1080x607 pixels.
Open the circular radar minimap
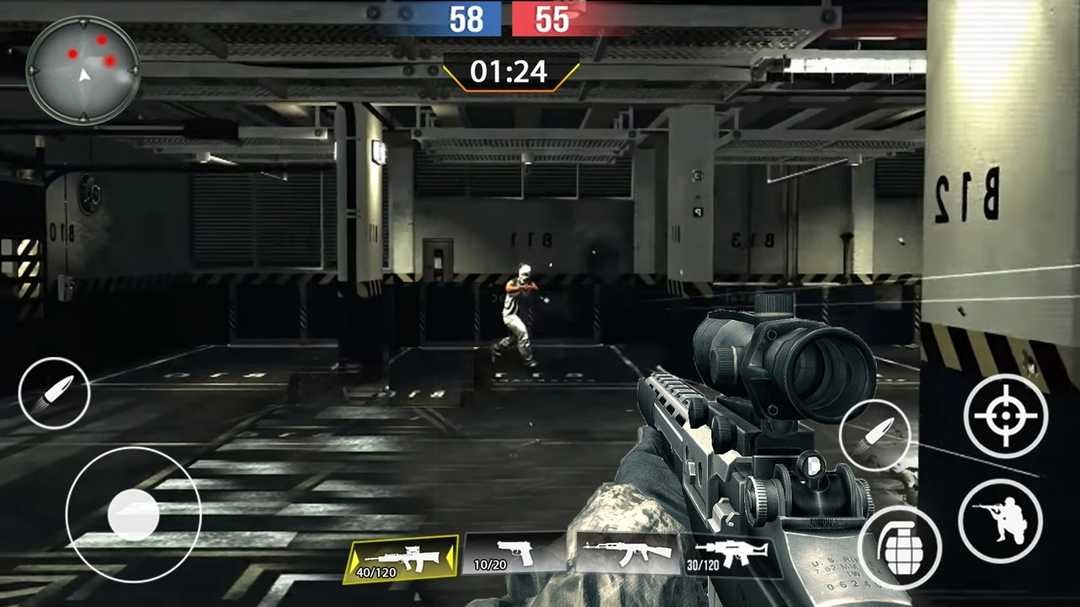coord(83,69)
